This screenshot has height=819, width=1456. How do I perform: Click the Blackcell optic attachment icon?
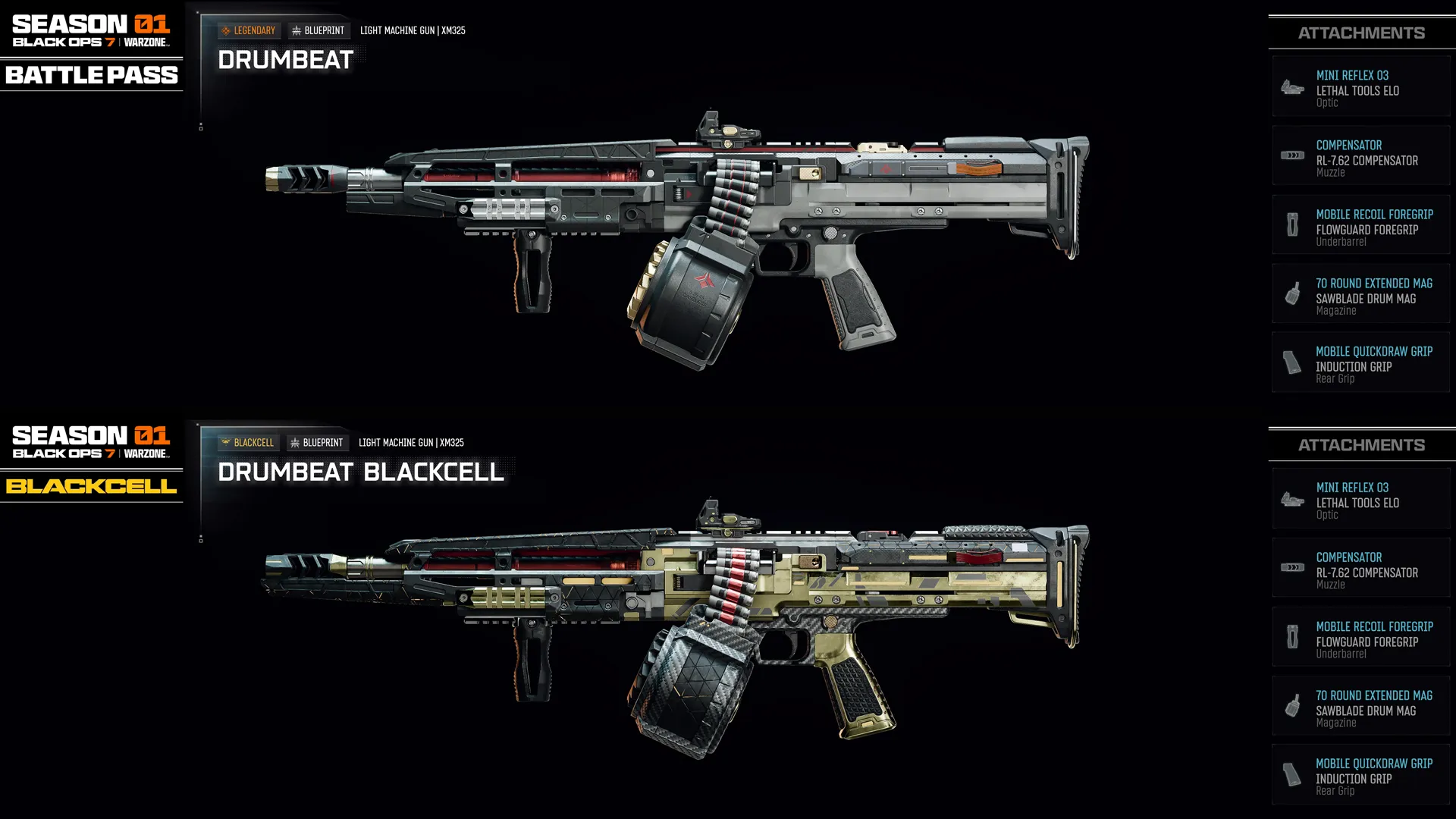tap(1292, 498)
